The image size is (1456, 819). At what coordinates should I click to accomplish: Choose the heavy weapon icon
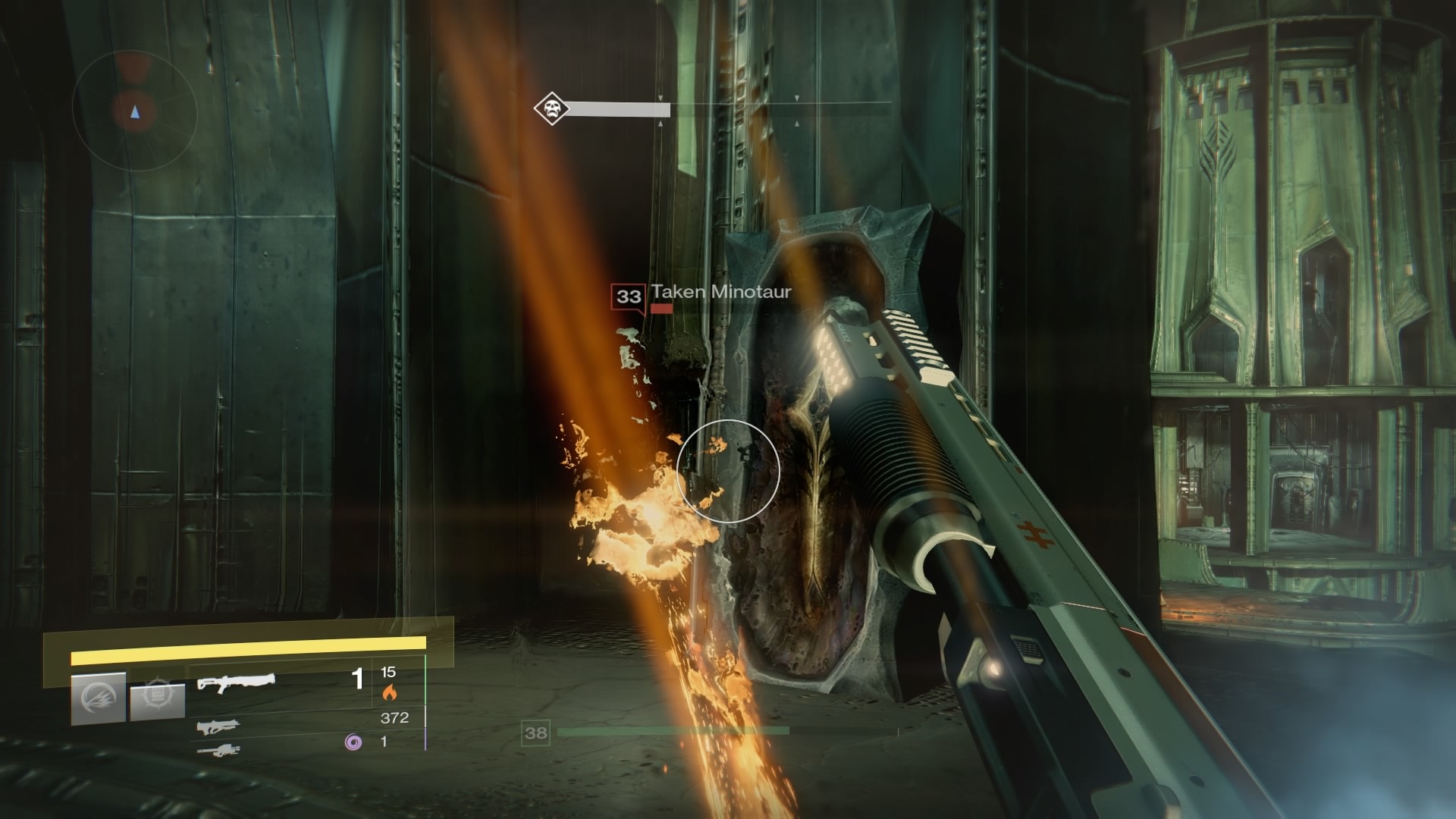pos(218,751)
